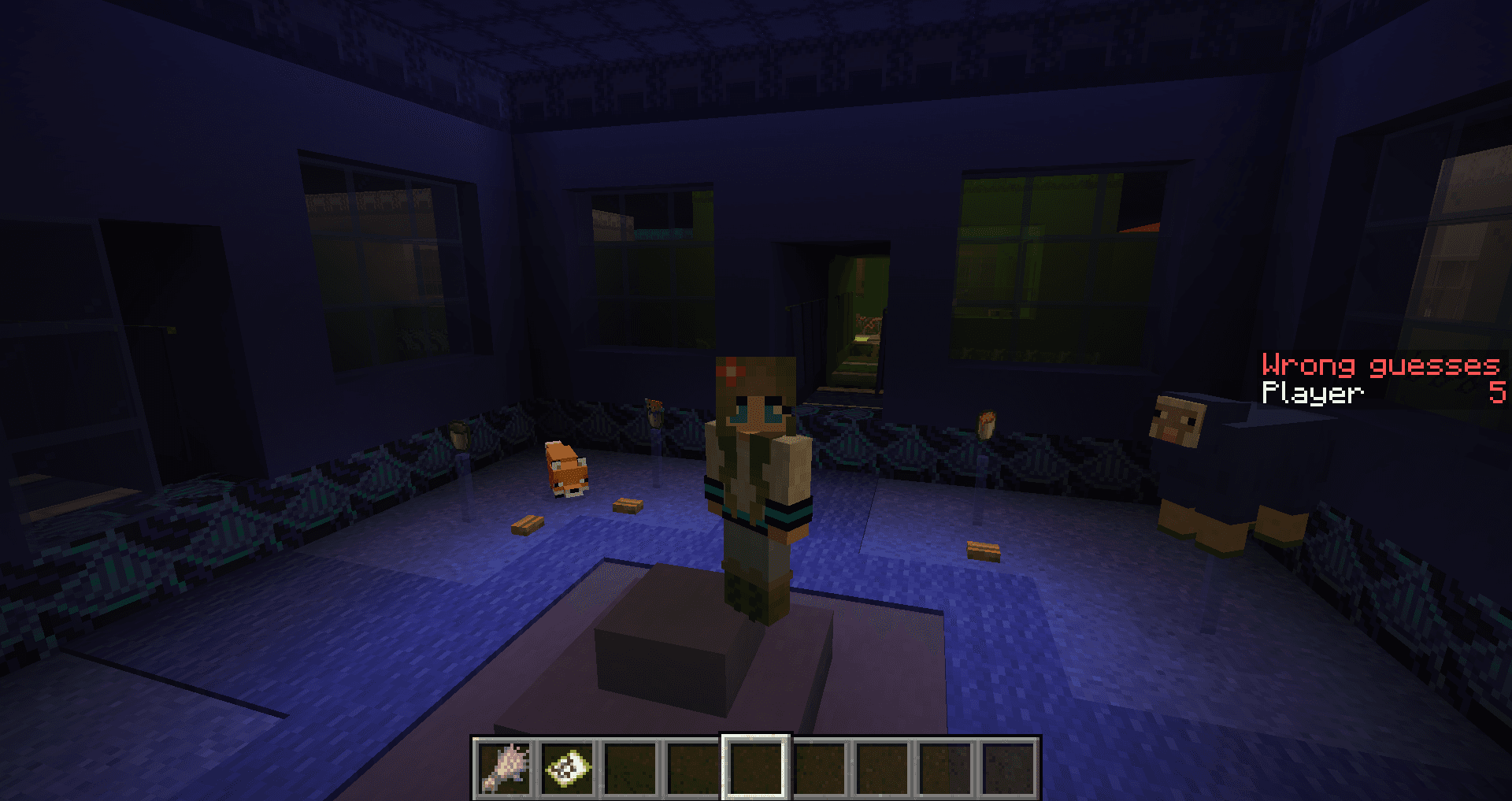Click the Player name on the scoreboard
Image resolution: width=1512 pixels, height=801 pixels.
coord(1311,394)
